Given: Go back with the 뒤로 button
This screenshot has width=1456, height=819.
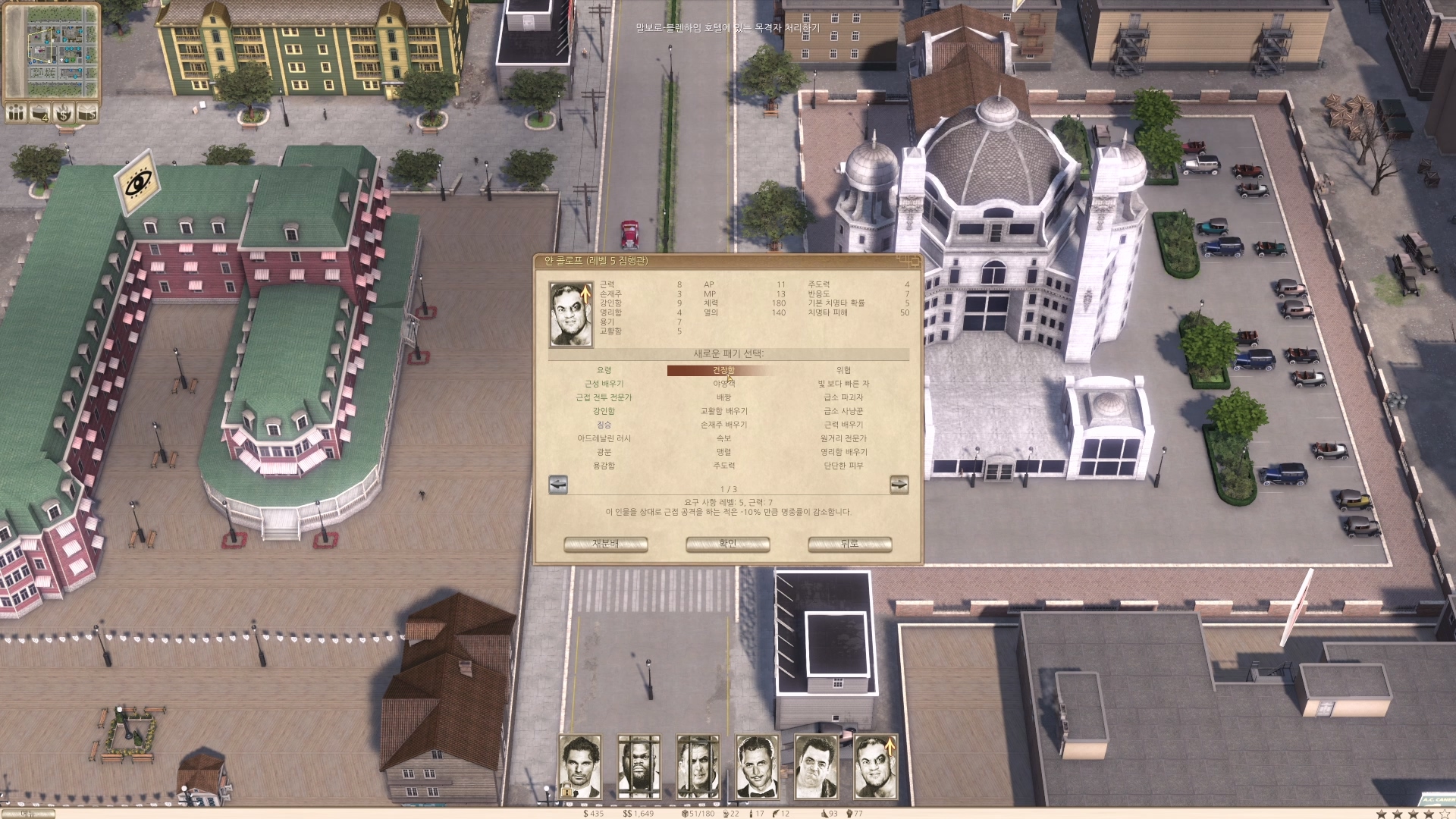Looking at the screenshot, I should tap(849, 544).
